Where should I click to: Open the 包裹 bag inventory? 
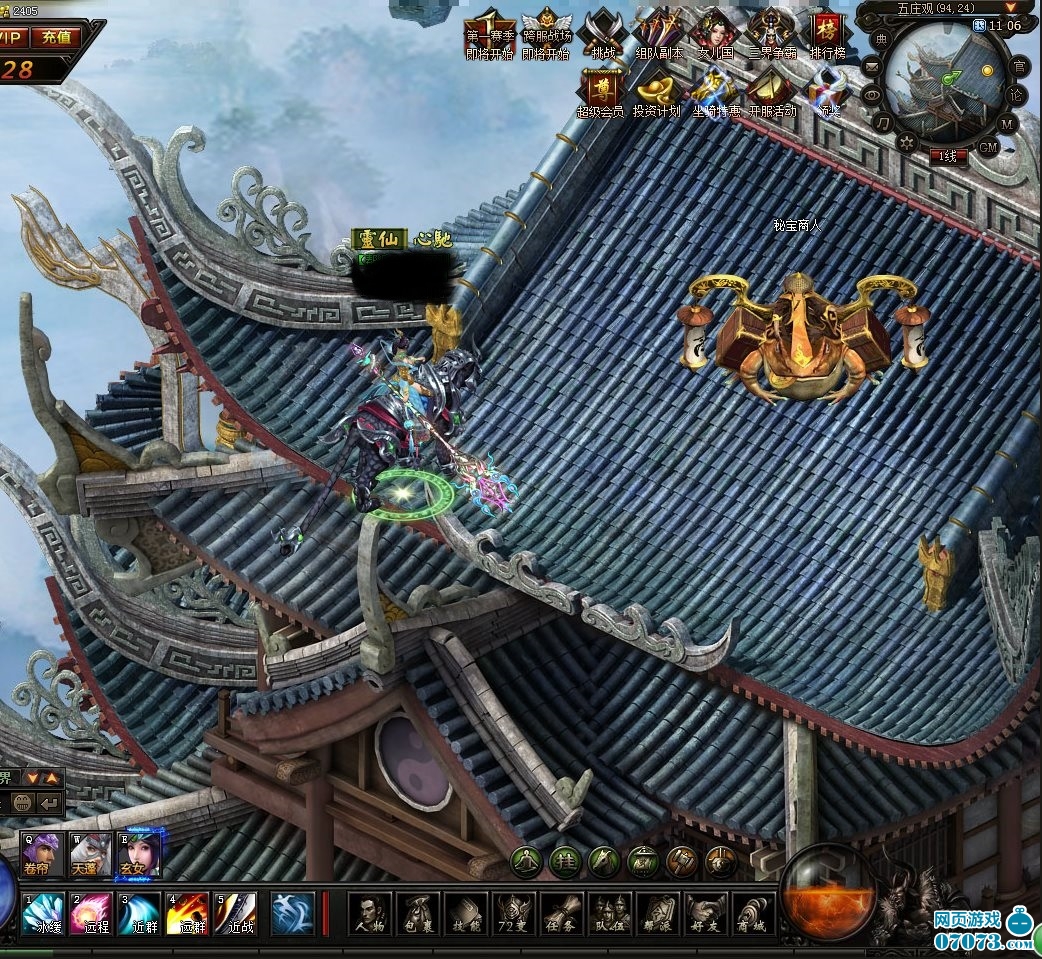[418, 914]
